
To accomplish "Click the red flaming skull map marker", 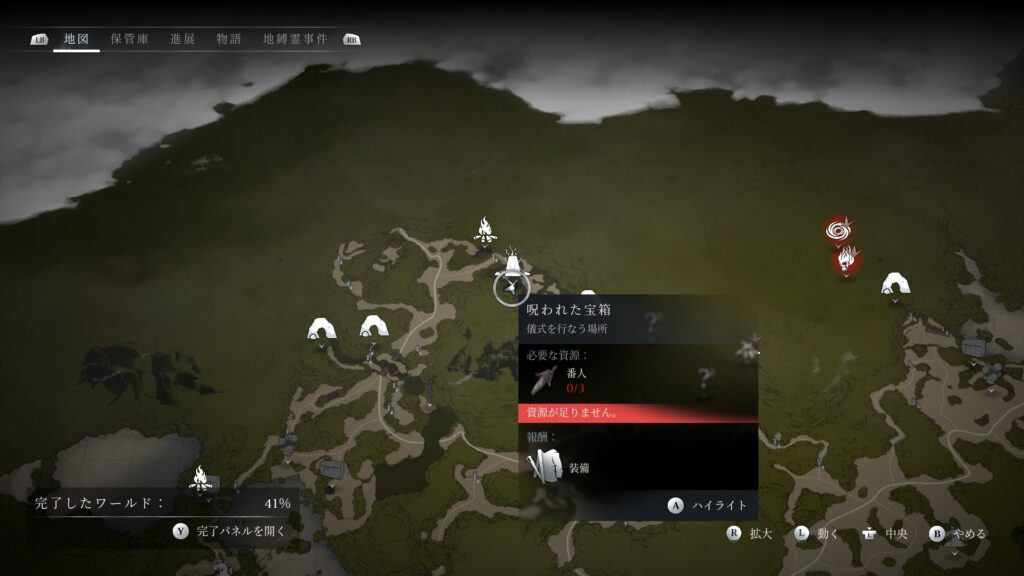I will [847, 260].
